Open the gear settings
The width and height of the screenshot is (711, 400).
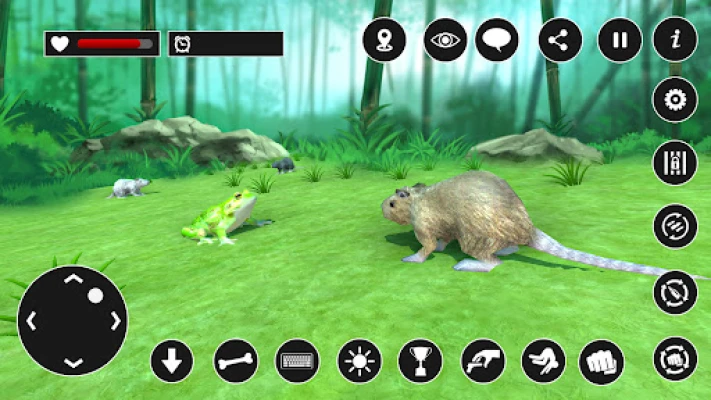click(675, 100)
